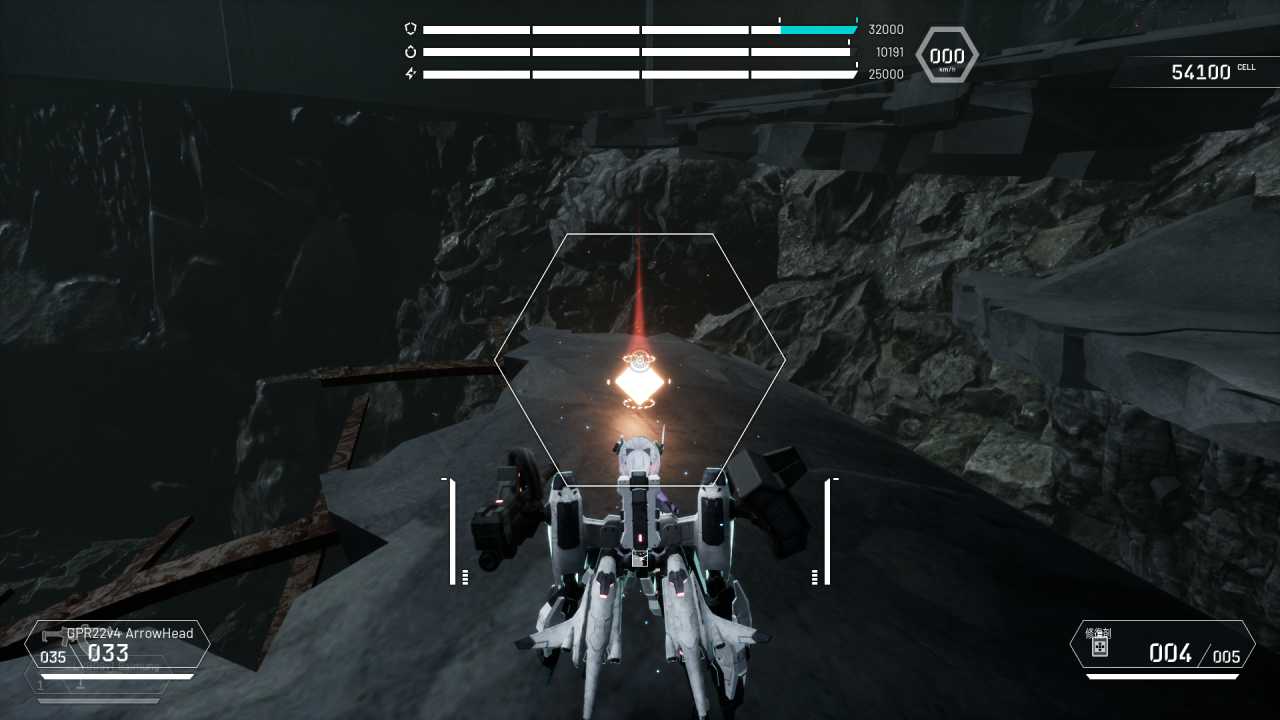The image size is (1280, 720).
Task: Select the GPR22v4 ArrowHead weapon slot
Action: (x=117, y=645)
